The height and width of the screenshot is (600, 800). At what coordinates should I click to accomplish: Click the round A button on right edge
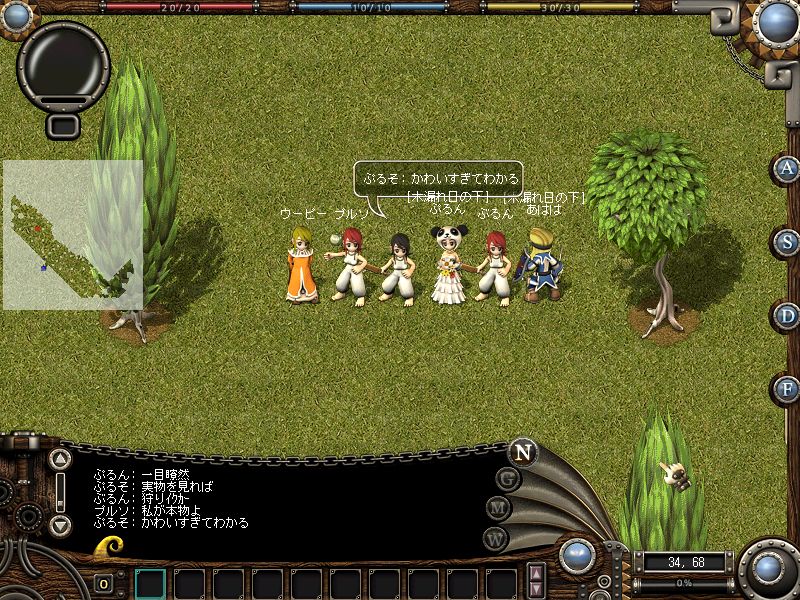[x=788, y=168]
